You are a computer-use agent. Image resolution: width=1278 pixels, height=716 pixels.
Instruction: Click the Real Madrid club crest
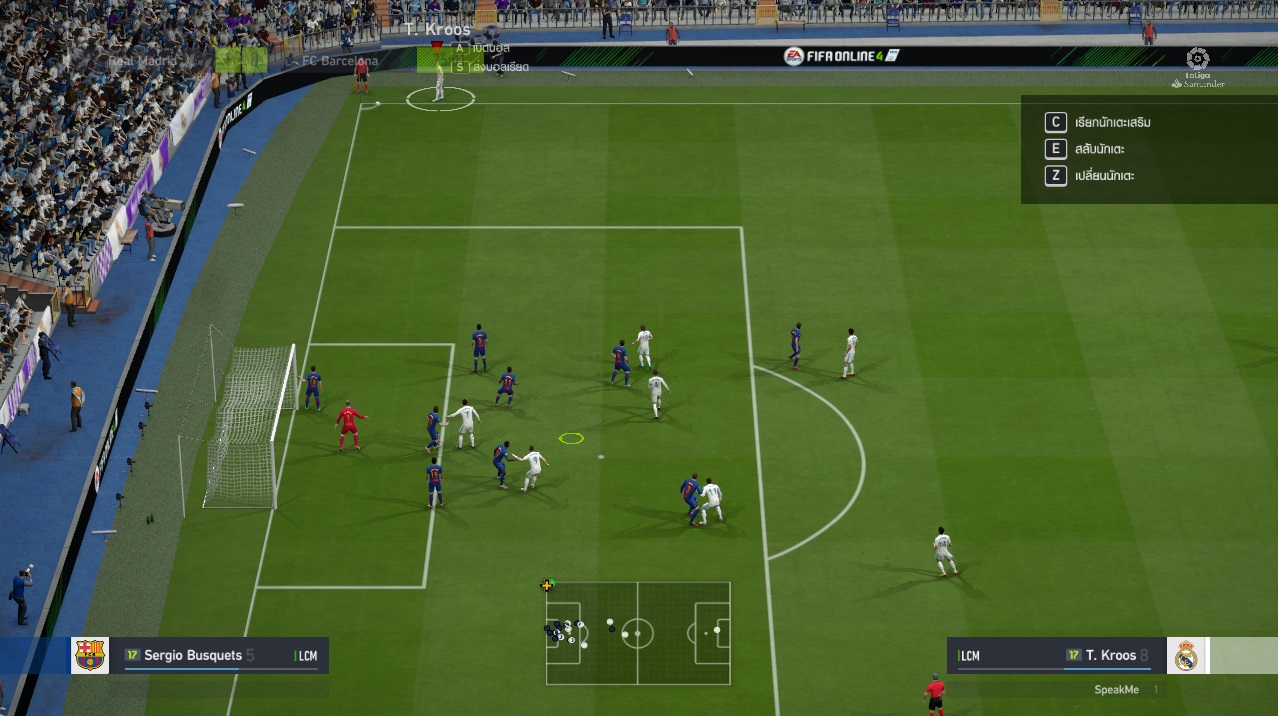click(x=1186, y=656)
